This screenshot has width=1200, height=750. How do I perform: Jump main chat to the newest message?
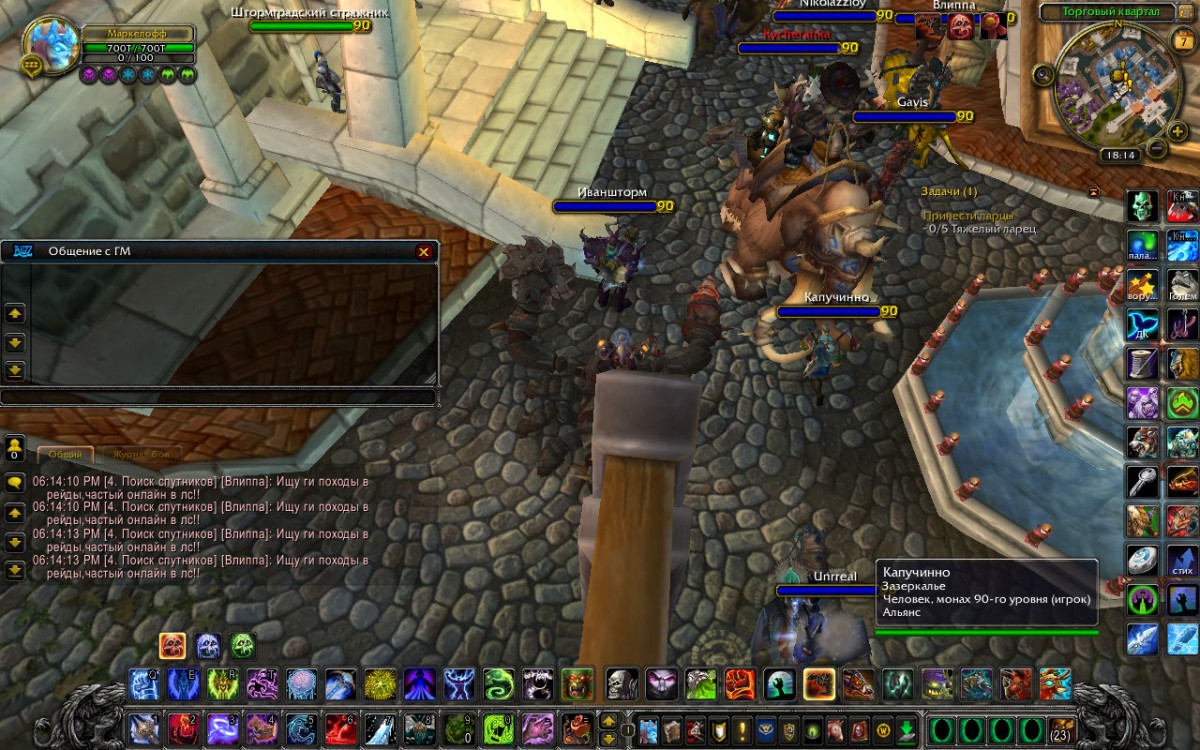click(15, 570)
